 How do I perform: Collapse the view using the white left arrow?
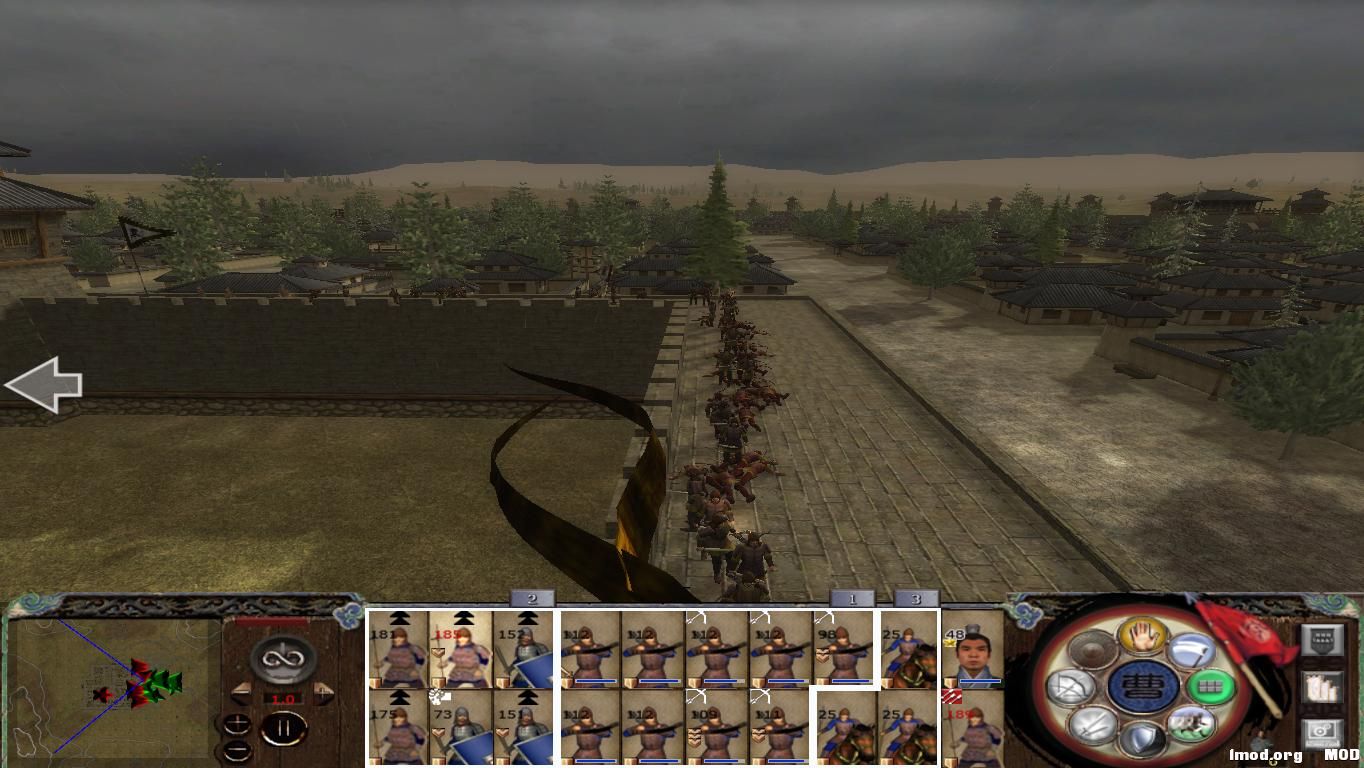pos(44,384)
